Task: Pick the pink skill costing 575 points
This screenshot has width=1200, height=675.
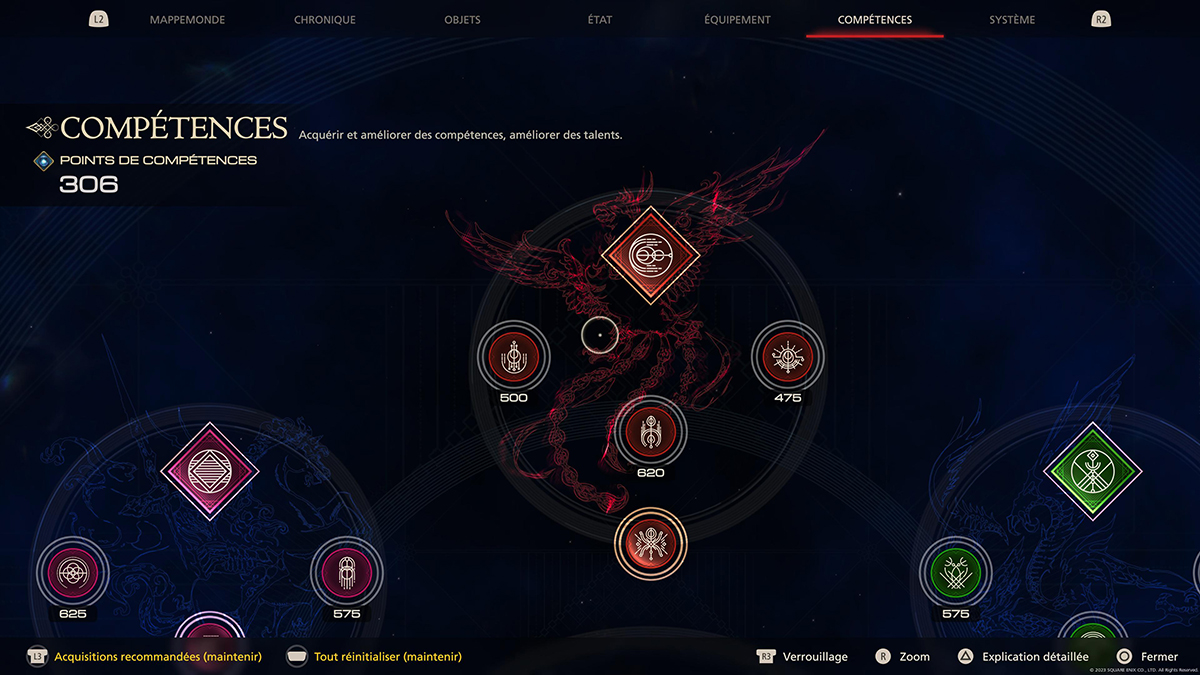Action: tap(346, 572)
